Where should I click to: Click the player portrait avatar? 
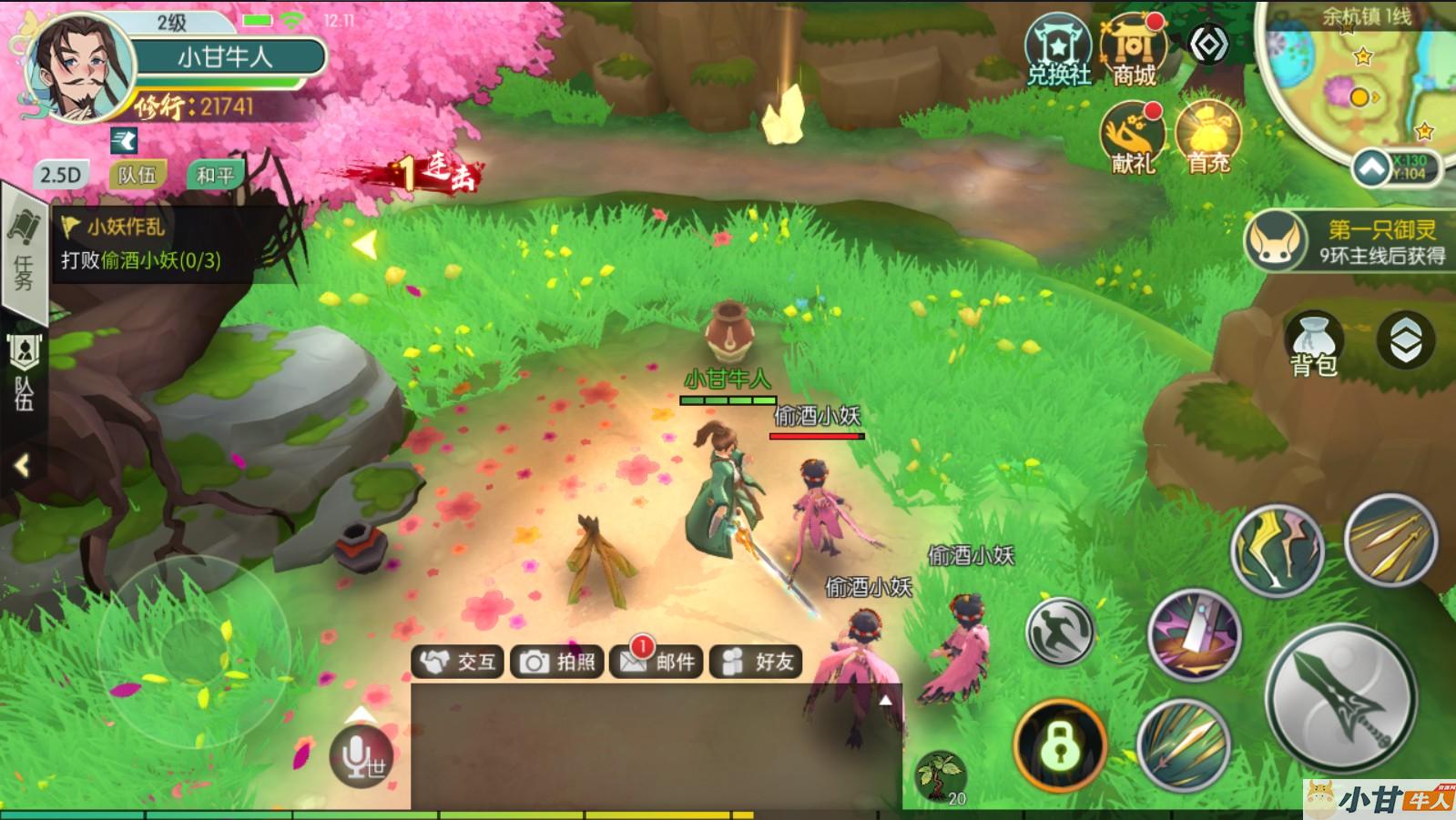coord(80,69)
